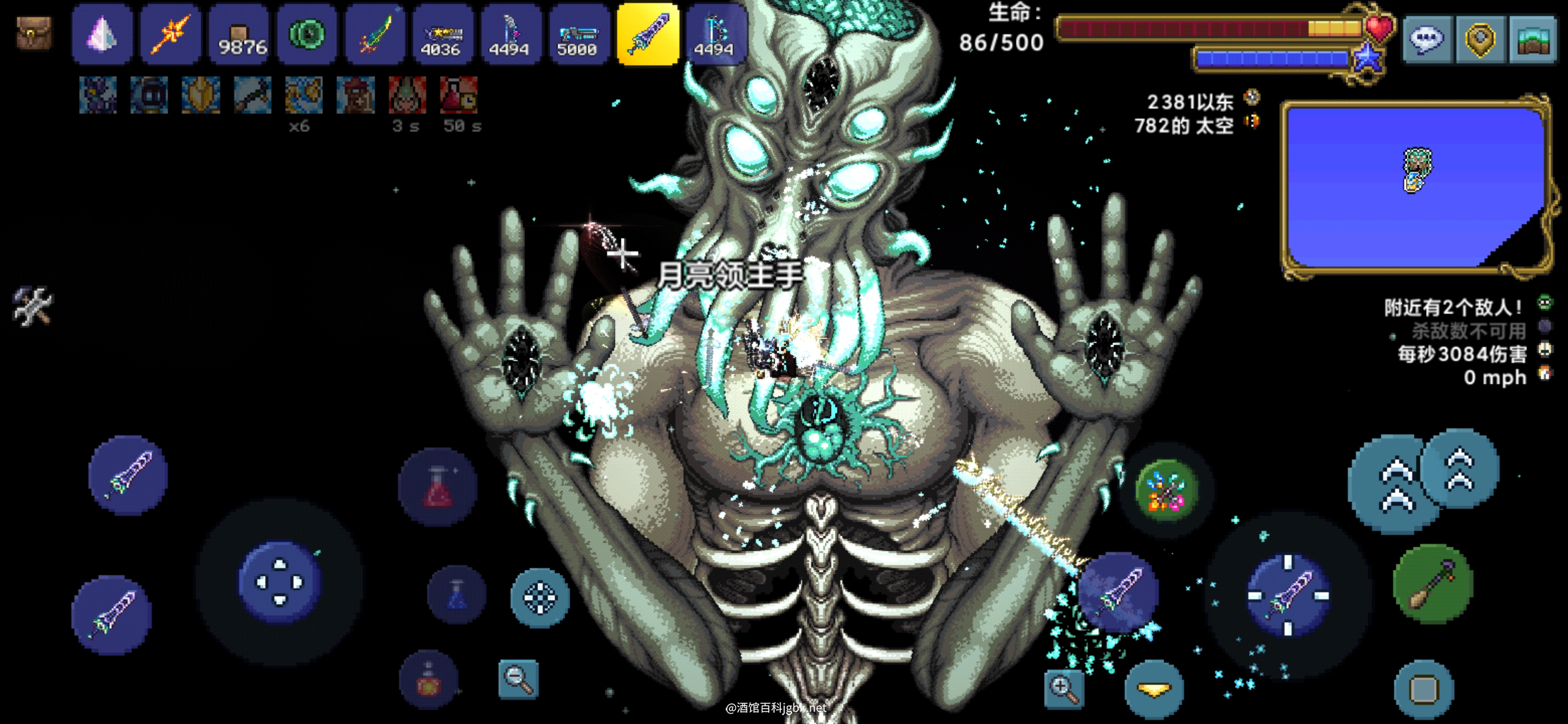Use the blue mana potion button
The image size is (1568, 724).
click(456, 594)
